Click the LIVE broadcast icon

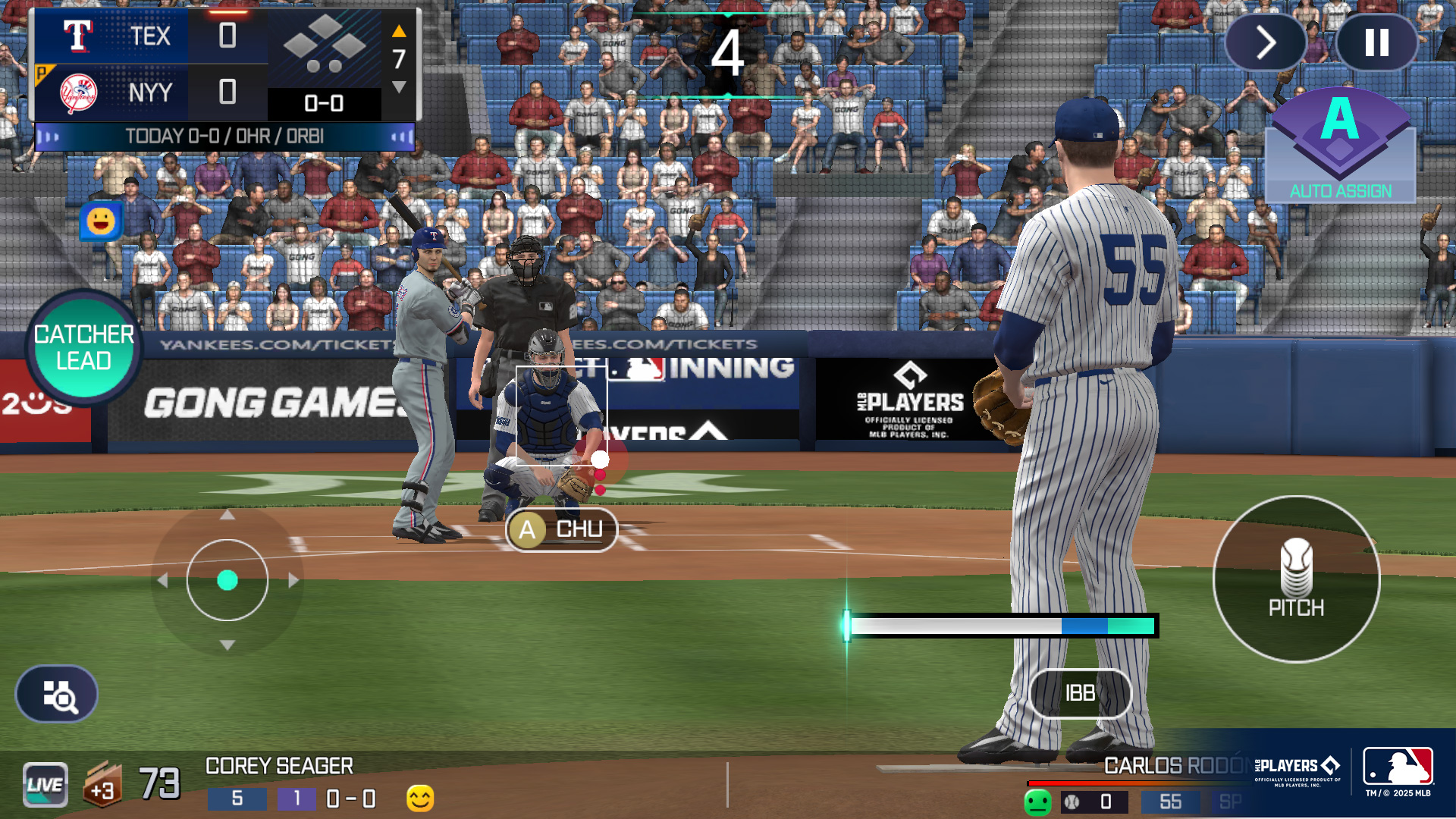point(44,784)
